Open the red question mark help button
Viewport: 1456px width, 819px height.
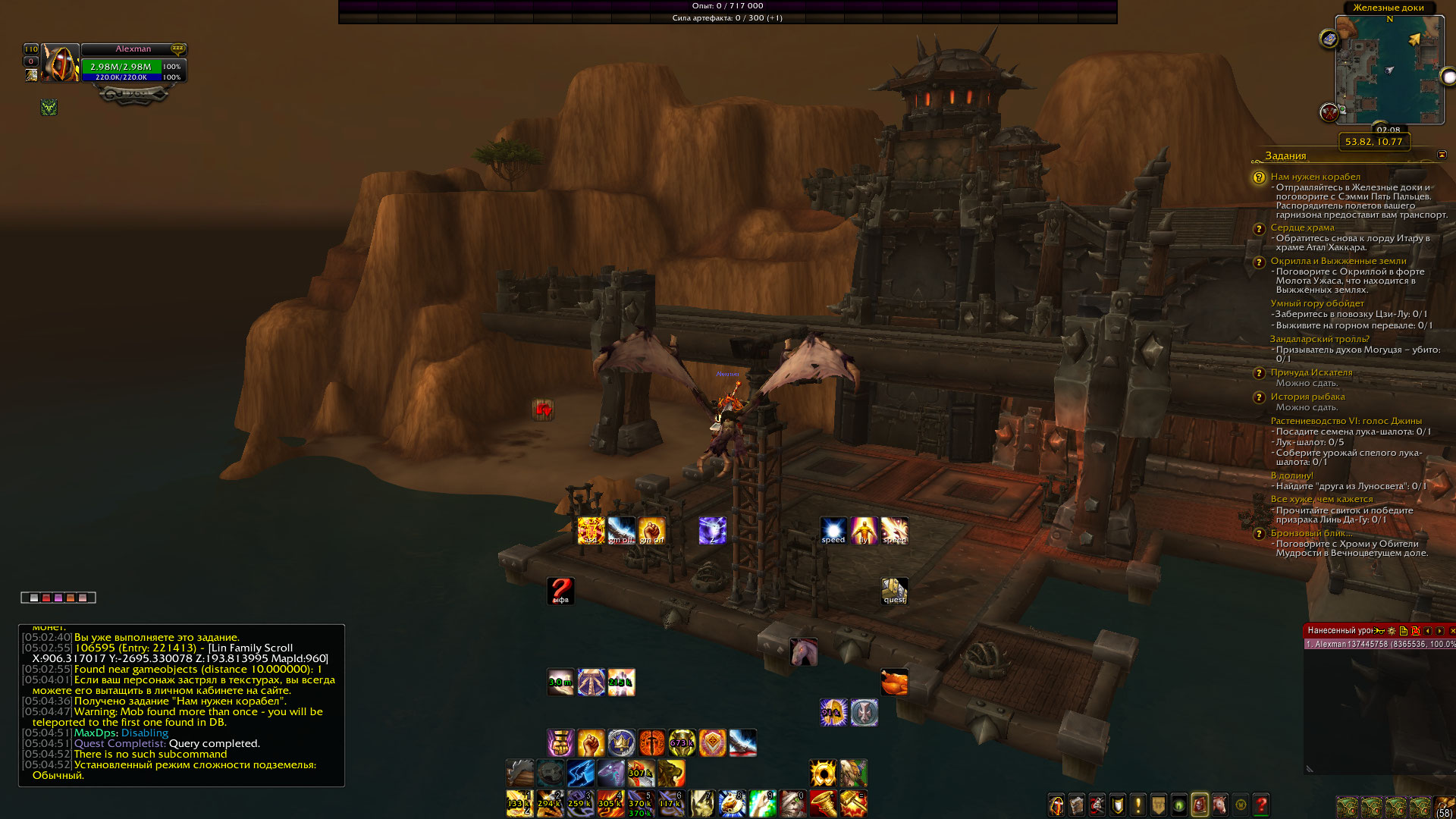(x=1261, y=805)
